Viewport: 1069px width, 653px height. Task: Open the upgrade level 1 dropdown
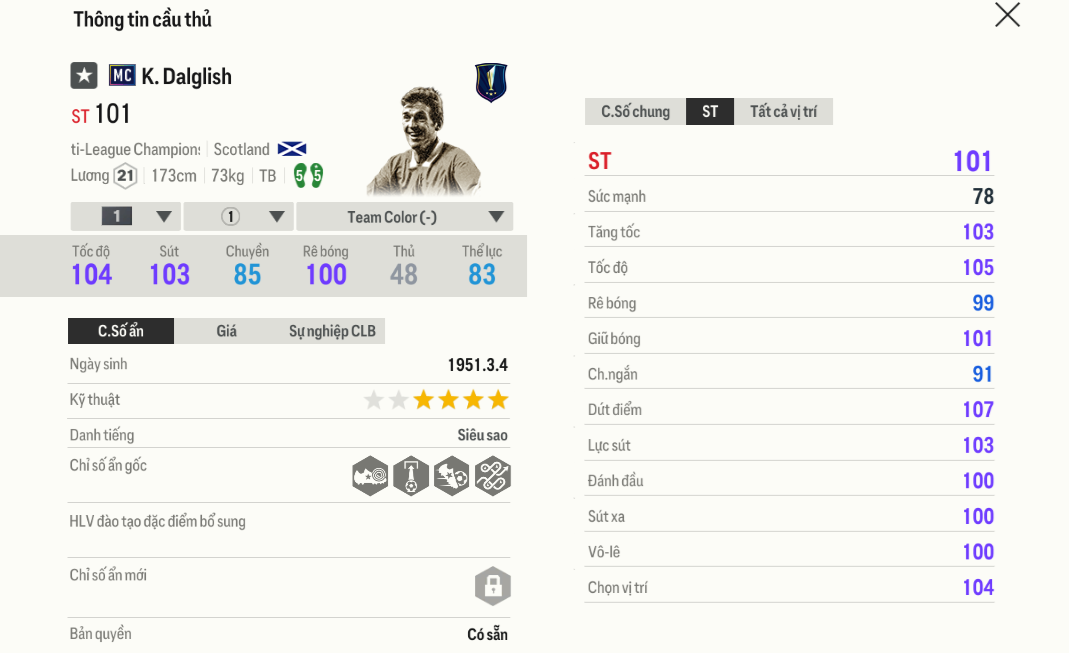click(126, 217)
